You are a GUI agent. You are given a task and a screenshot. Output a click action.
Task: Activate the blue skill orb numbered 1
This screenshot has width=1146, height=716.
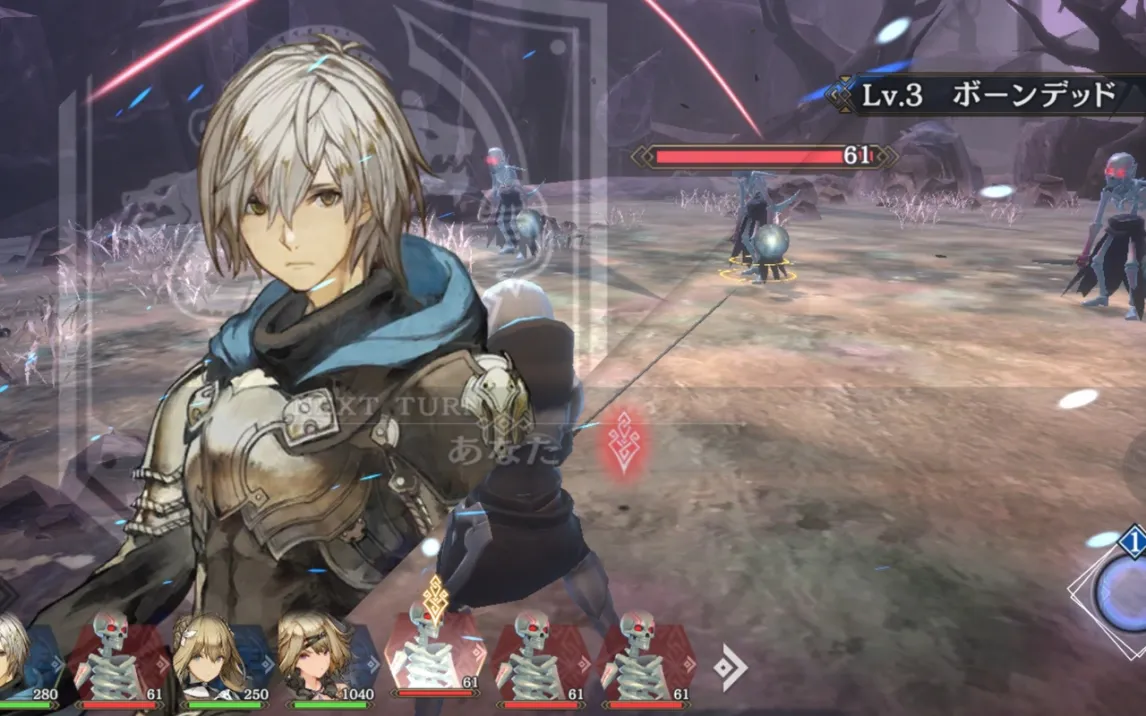point(1123,592)
